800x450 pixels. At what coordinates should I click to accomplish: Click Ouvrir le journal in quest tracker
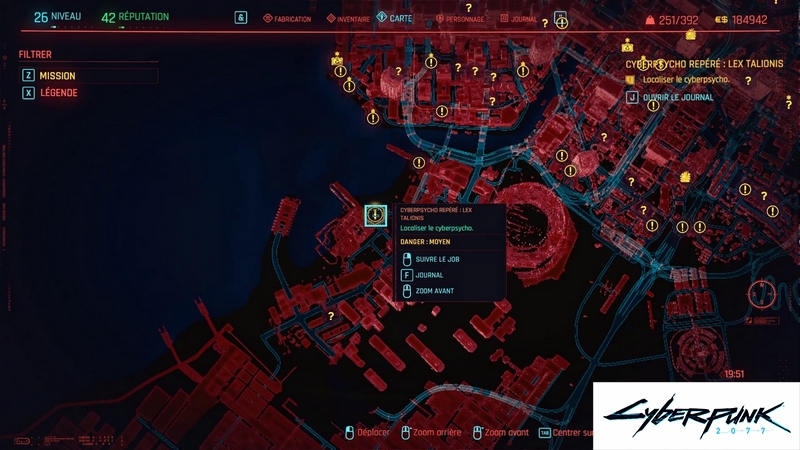[678, 97]
